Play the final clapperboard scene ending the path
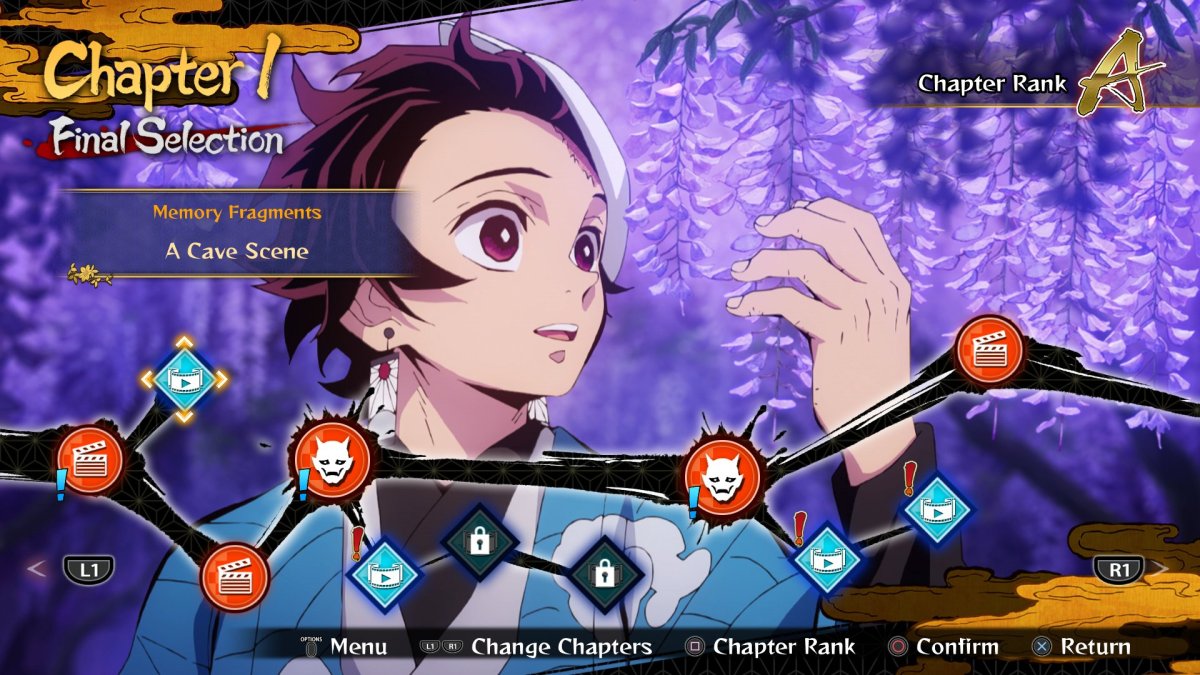The width and height of the screenshot is (1200, 675). (x=989, y=350)
